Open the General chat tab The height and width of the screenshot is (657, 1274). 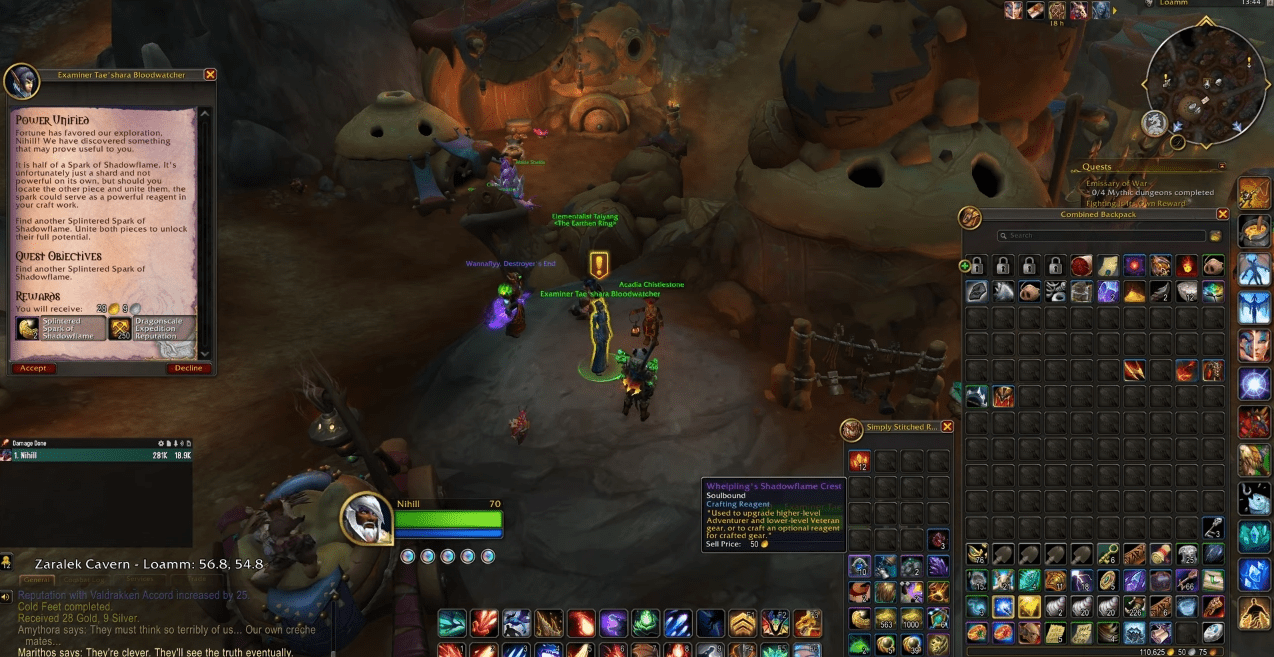[x=37, y=580]
